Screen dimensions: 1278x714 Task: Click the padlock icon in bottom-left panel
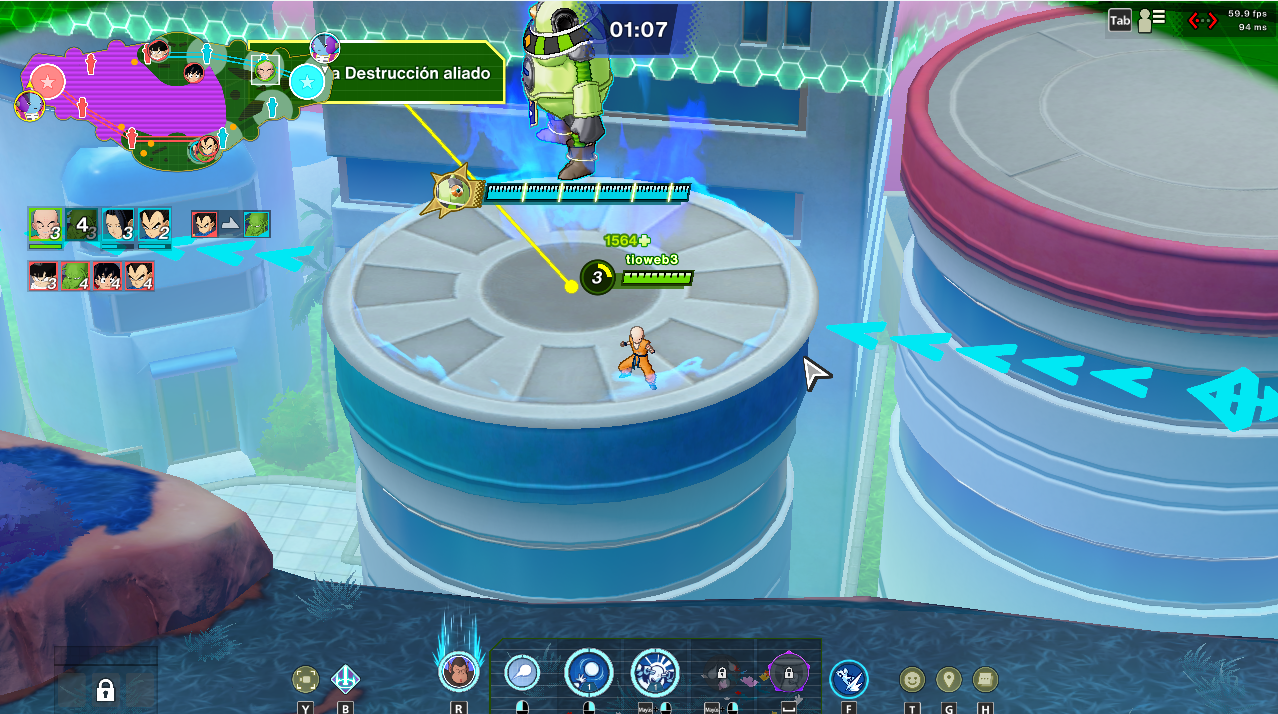pos(105,689)
